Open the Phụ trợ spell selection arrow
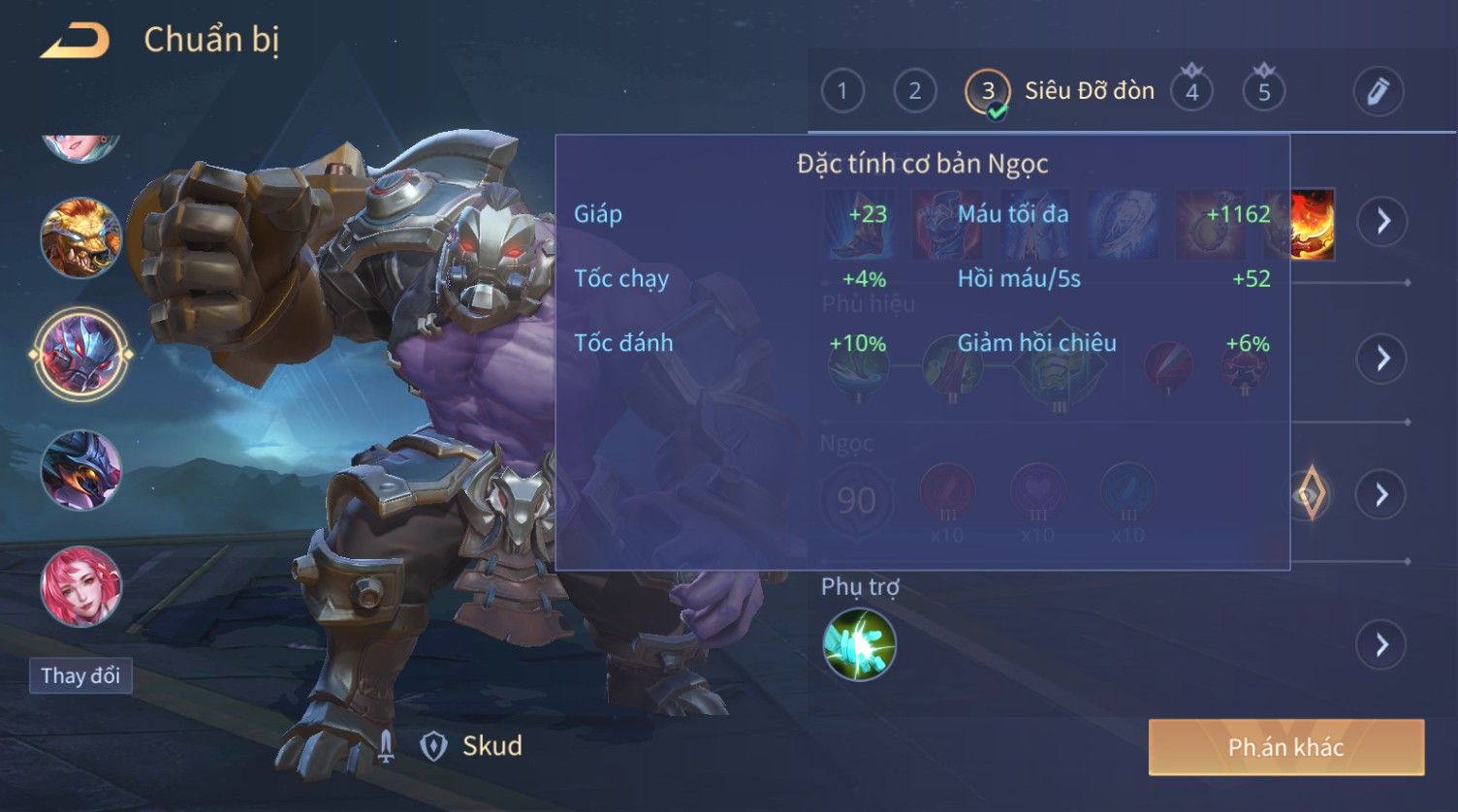The image size is (1458, 812). pos(1382,644)
